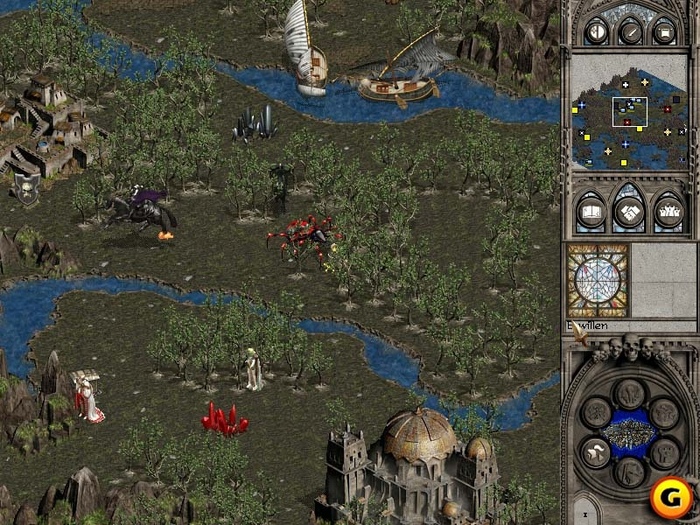
Task: Click the half-shaded circle button above the minimap
Action: tap(596, 31)
